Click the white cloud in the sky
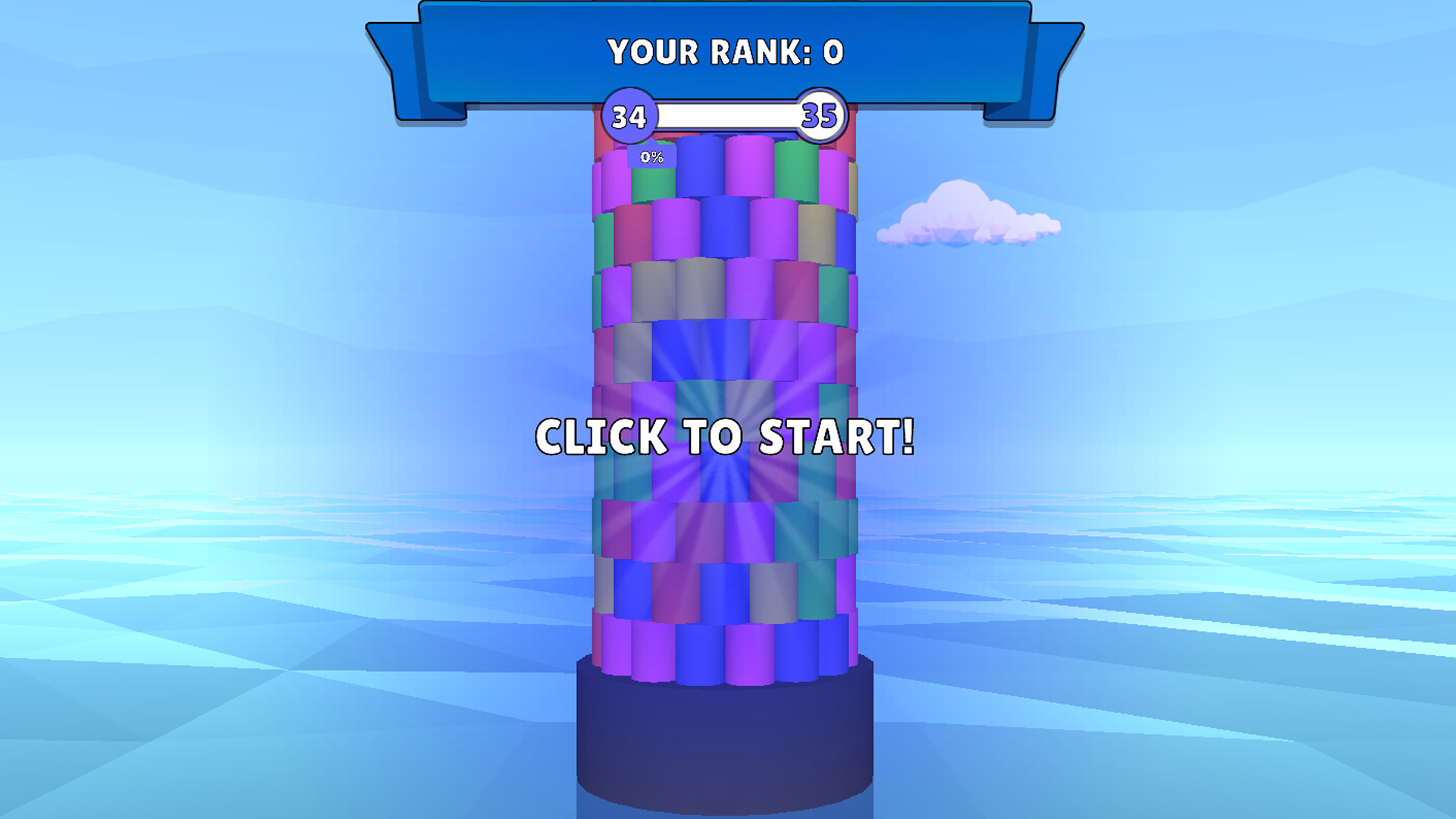Image resolution: width=1456 pixels, height=819 pixels. [967, 216]
